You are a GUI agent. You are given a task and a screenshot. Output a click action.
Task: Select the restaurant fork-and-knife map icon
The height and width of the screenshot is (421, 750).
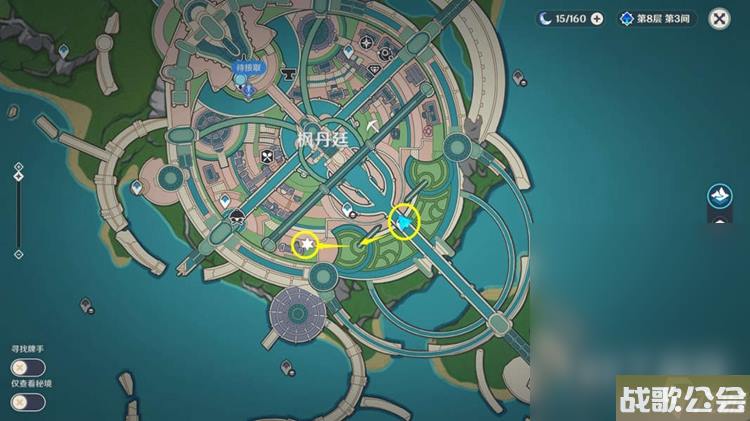click(266, 157)
